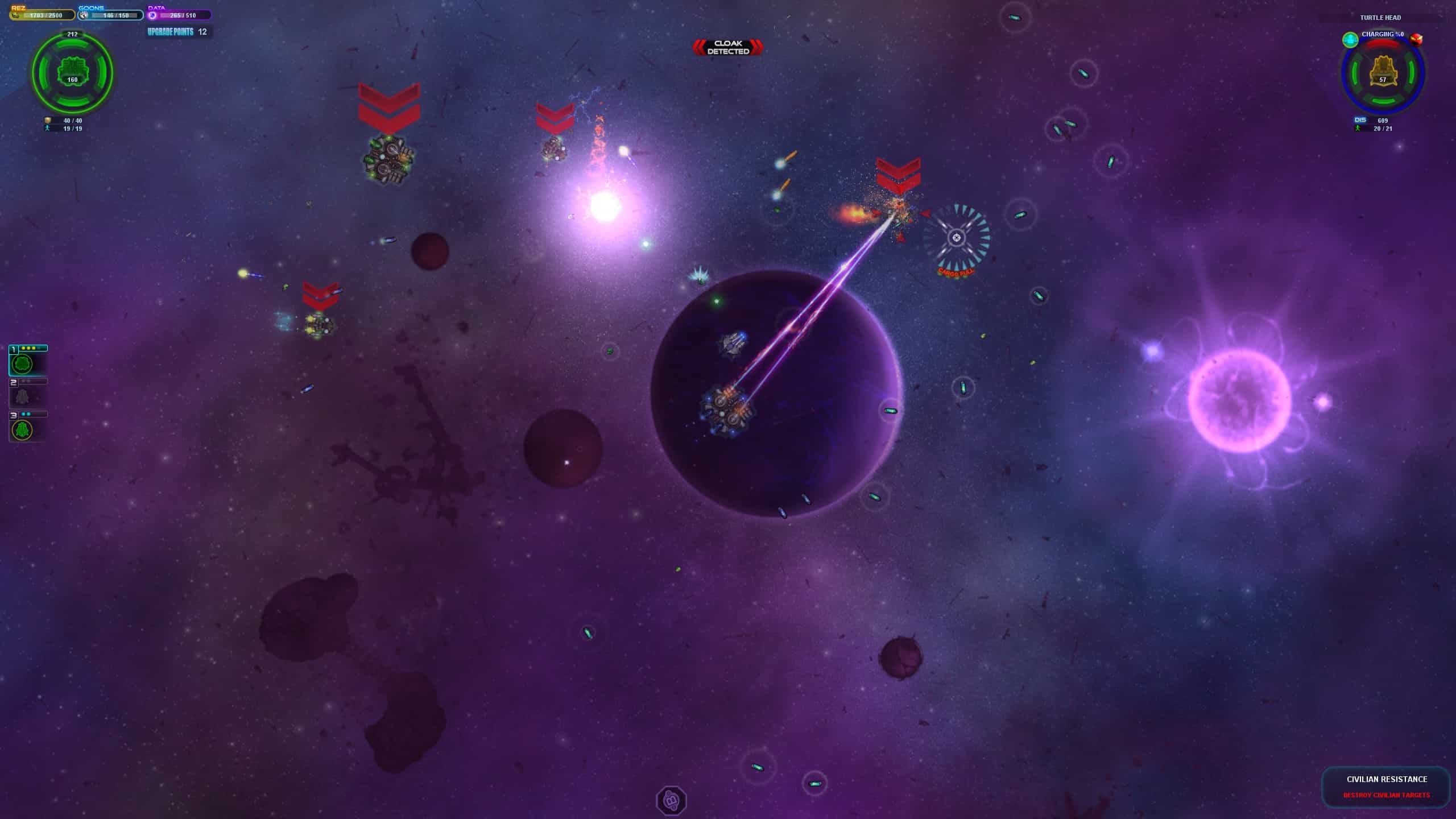Screen dimensions: 1456x819
Task: Select fleet slot 1 ship portrait
Action: [23, 363]
